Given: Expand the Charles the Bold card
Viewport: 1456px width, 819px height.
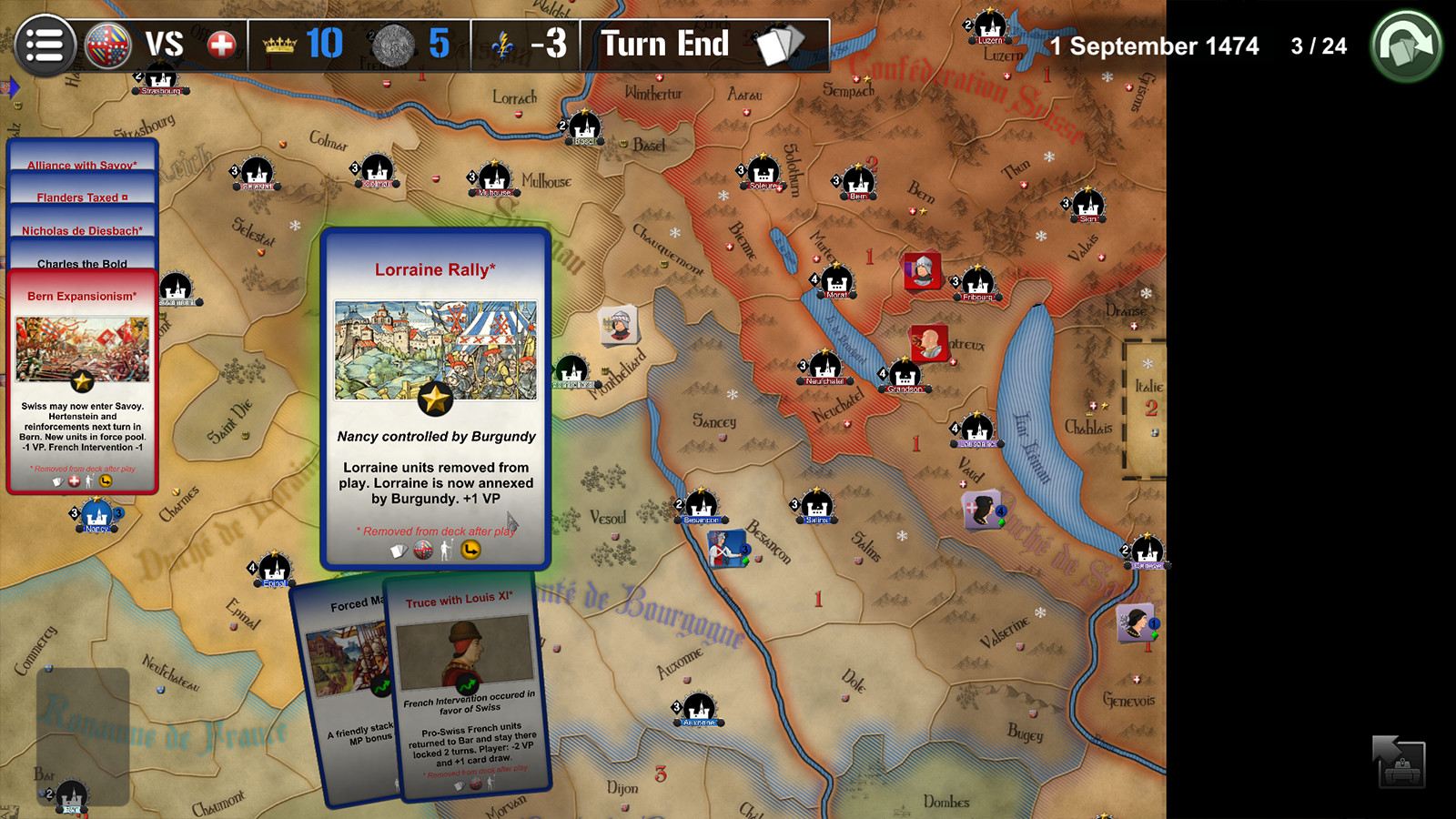Looking at the screenshot, I should (82, 263).
